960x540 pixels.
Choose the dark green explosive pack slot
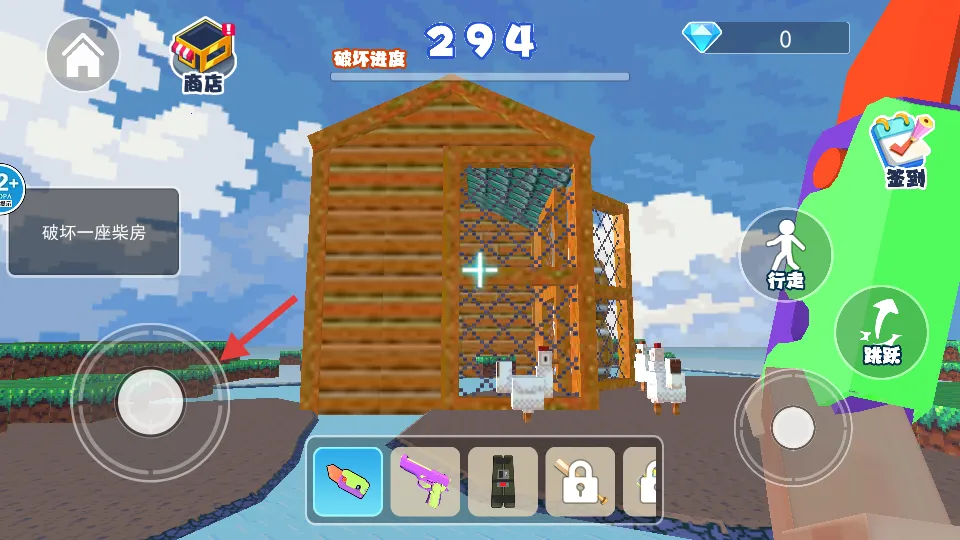(503, 481)
